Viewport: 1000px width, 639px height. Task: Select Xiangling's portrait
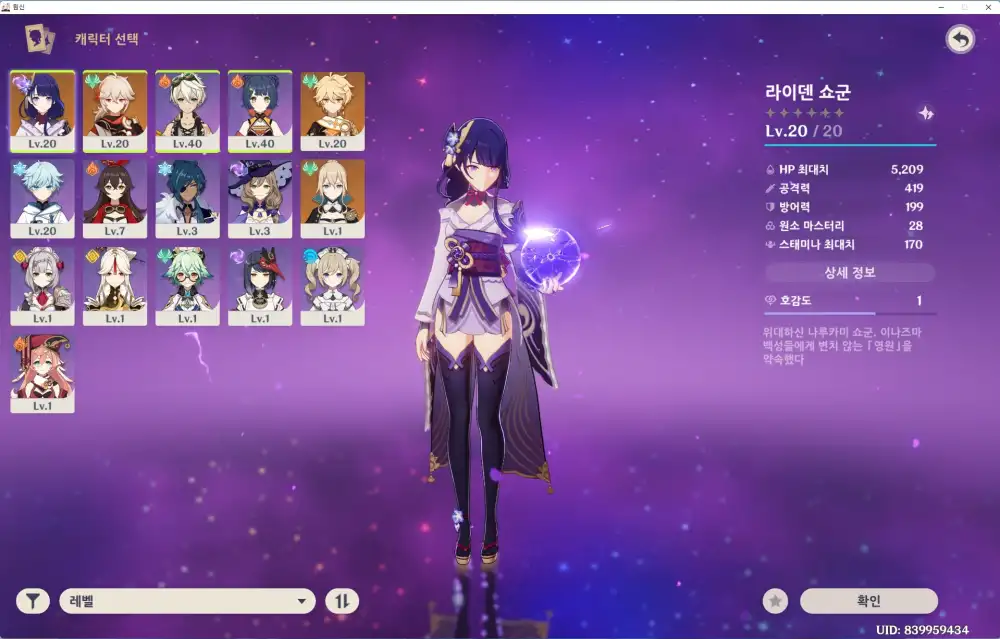[x=260, y=109]
